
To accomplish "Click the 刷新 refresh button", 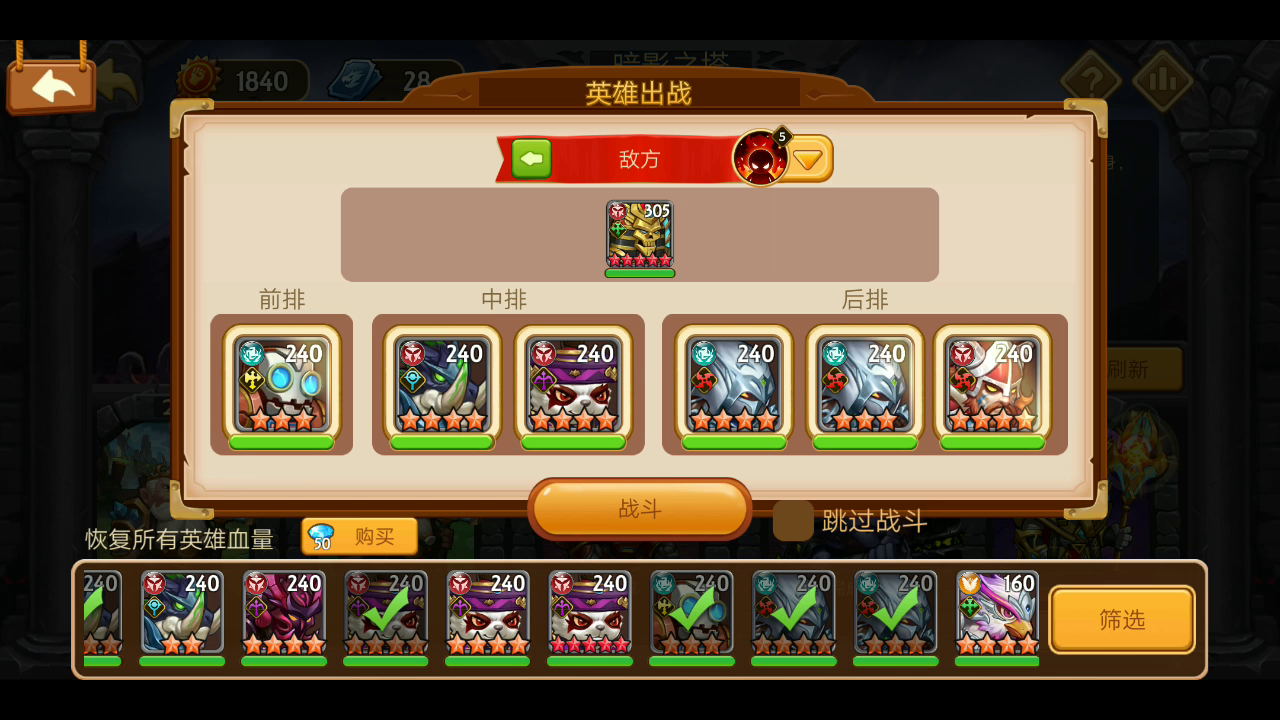I will [1146, 368].
